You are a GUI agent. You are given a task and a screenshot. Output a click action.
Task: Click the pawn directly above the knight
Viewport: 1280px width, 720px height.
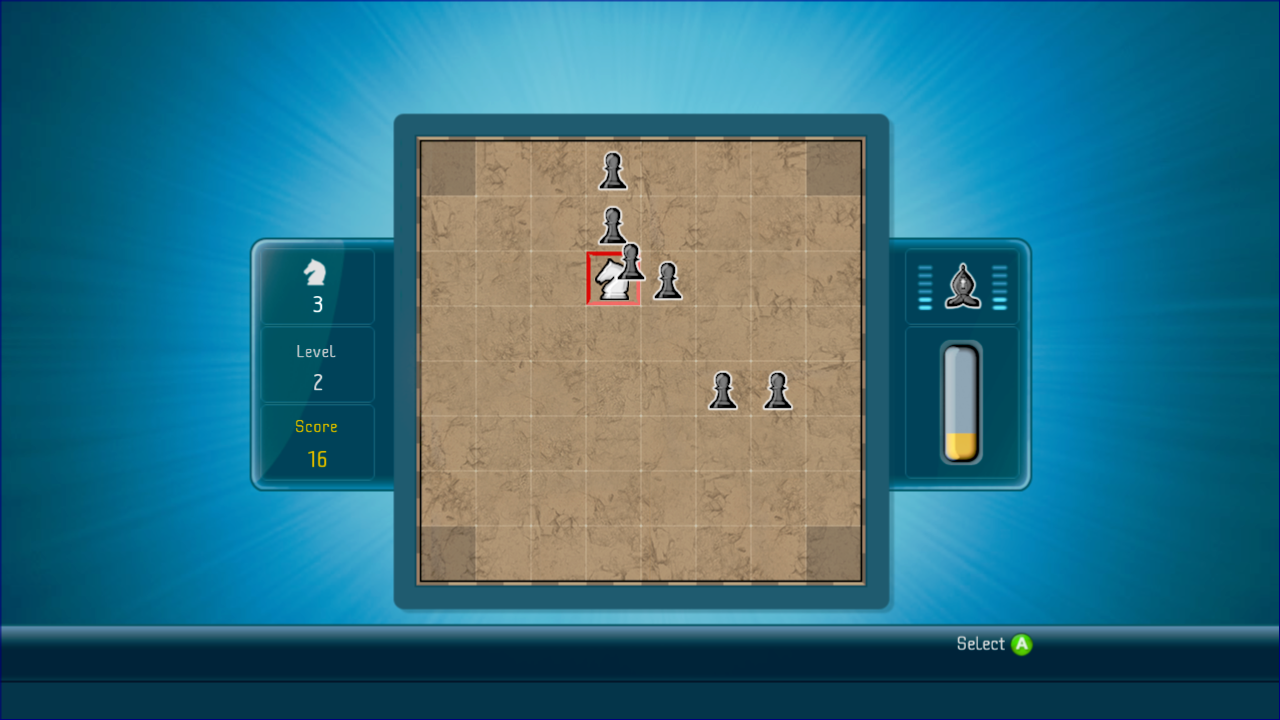612,228
